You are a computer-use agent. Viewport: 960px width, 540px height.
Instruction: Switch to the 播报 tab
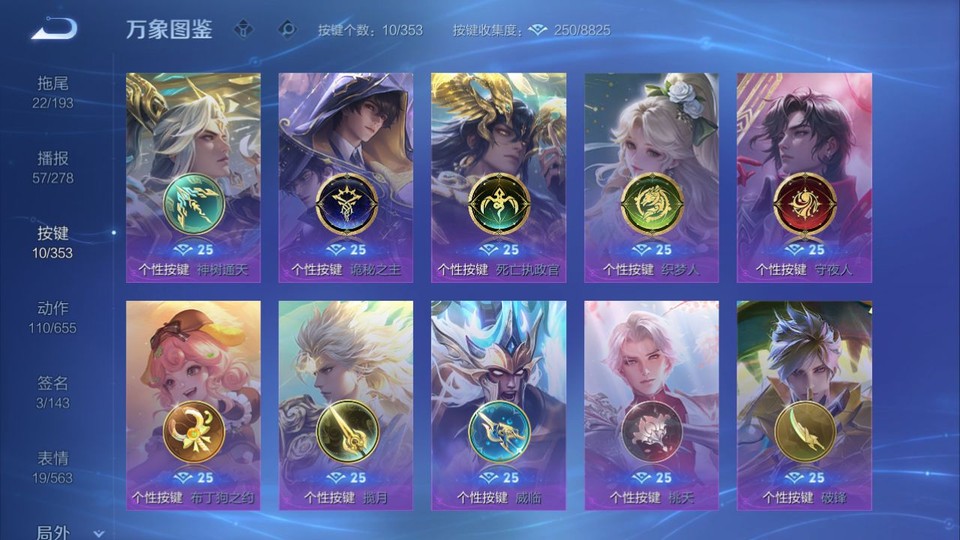click(53, 166)
